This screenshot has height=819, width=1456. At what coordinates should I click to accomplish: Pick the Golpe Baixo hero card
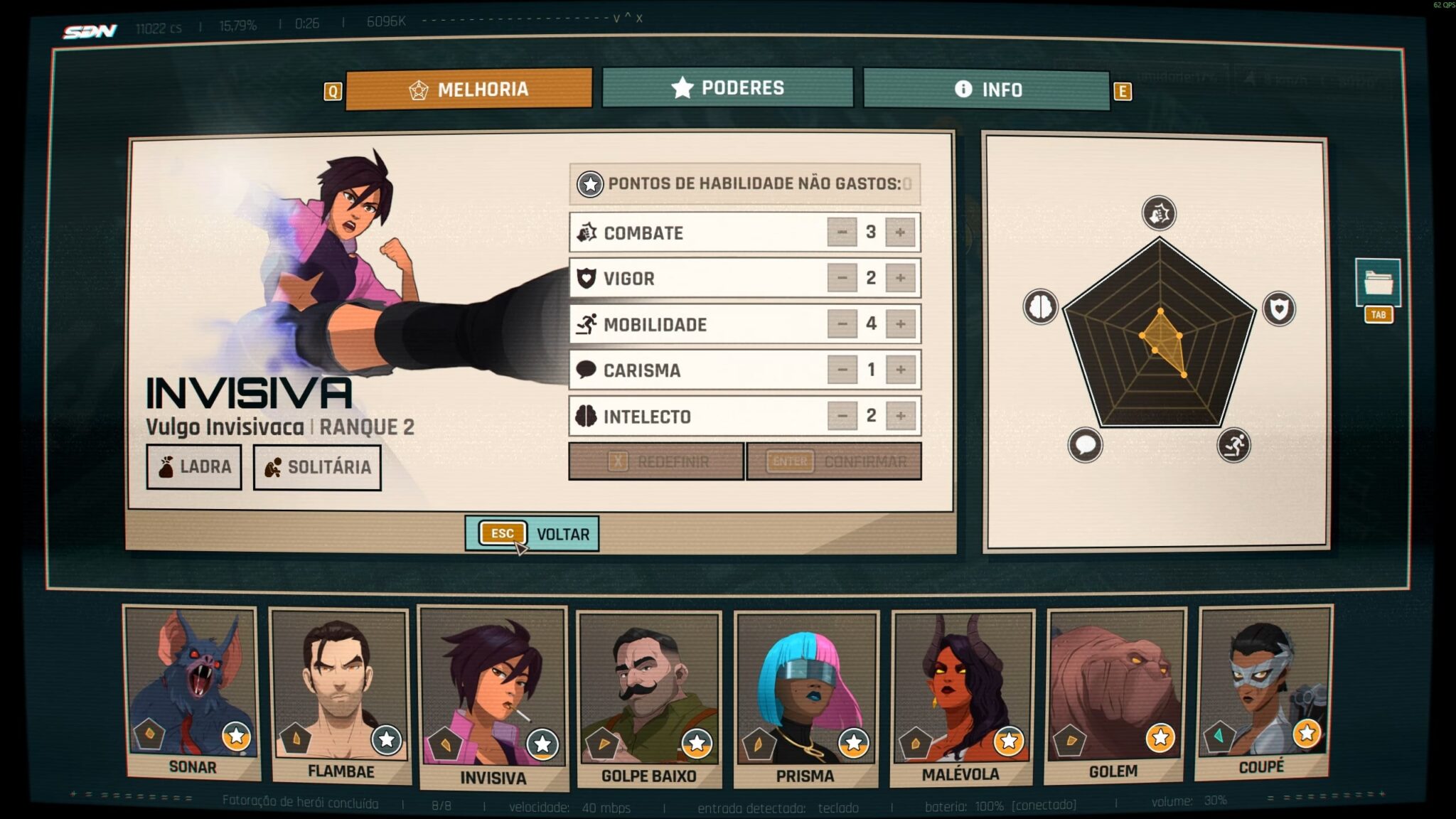648,699
